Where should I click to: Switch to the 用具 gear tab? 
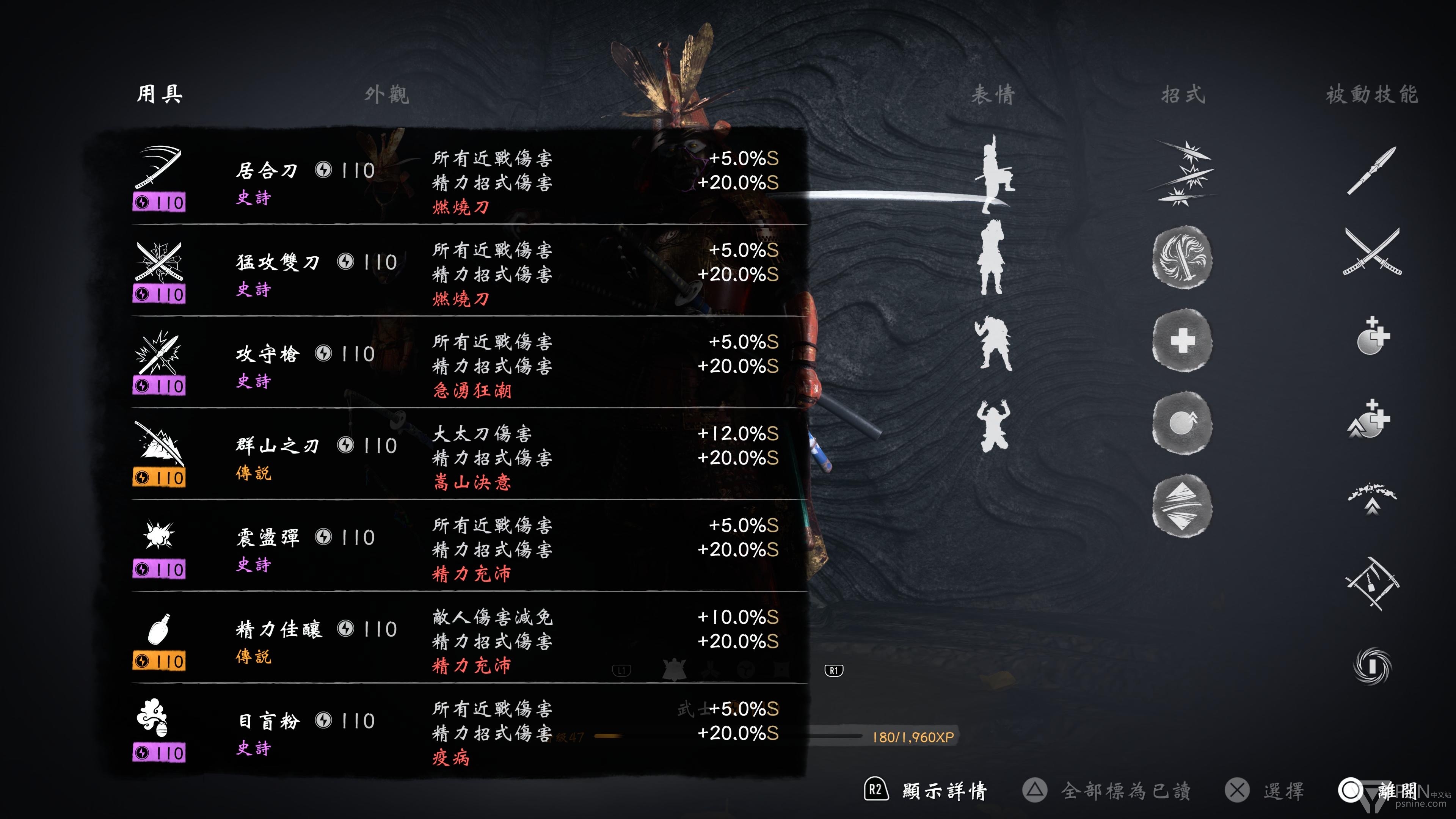[x=159, y=94]
